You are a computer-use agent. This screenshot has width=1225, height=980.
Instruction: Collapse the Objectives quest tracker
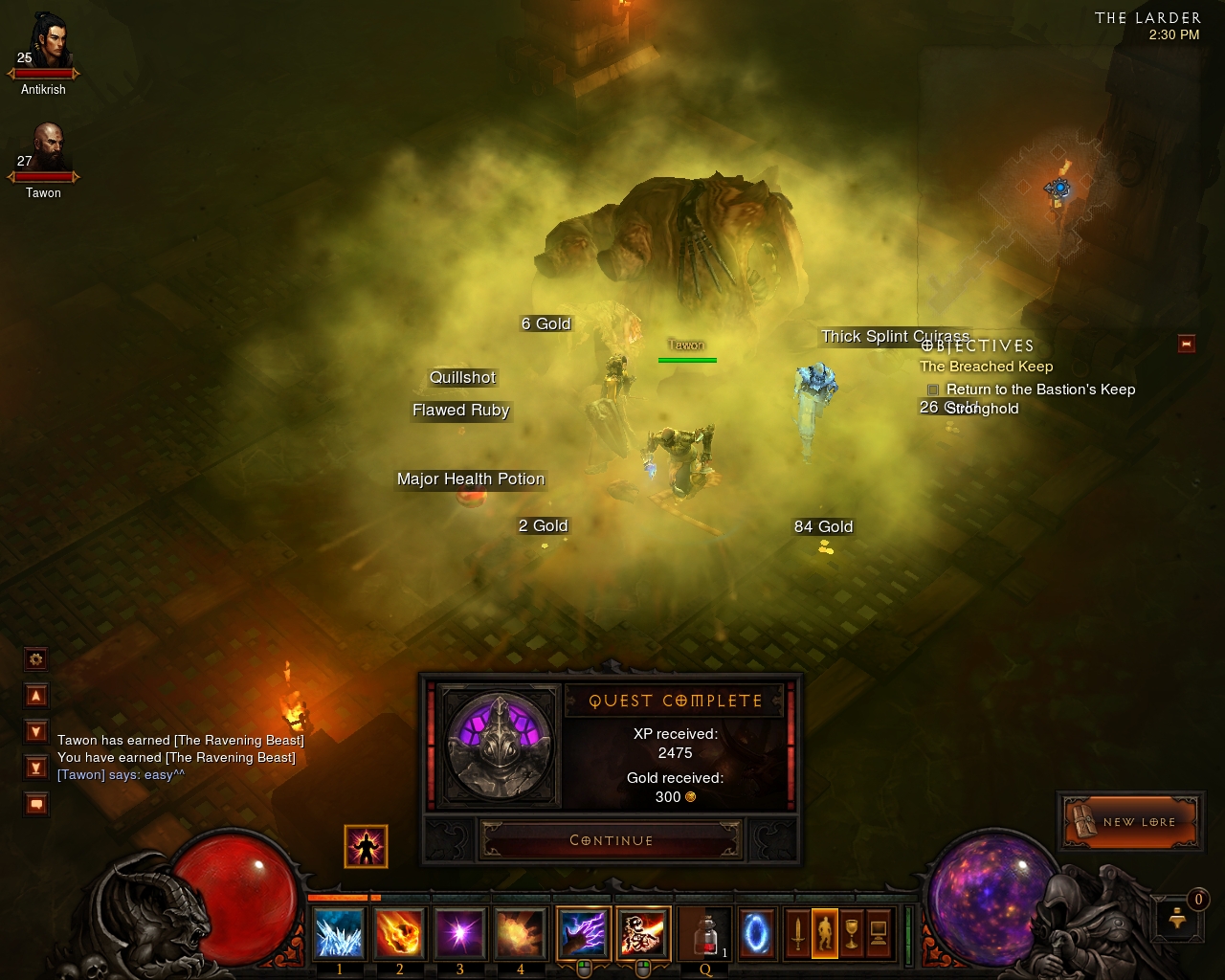coord(1187,344)
